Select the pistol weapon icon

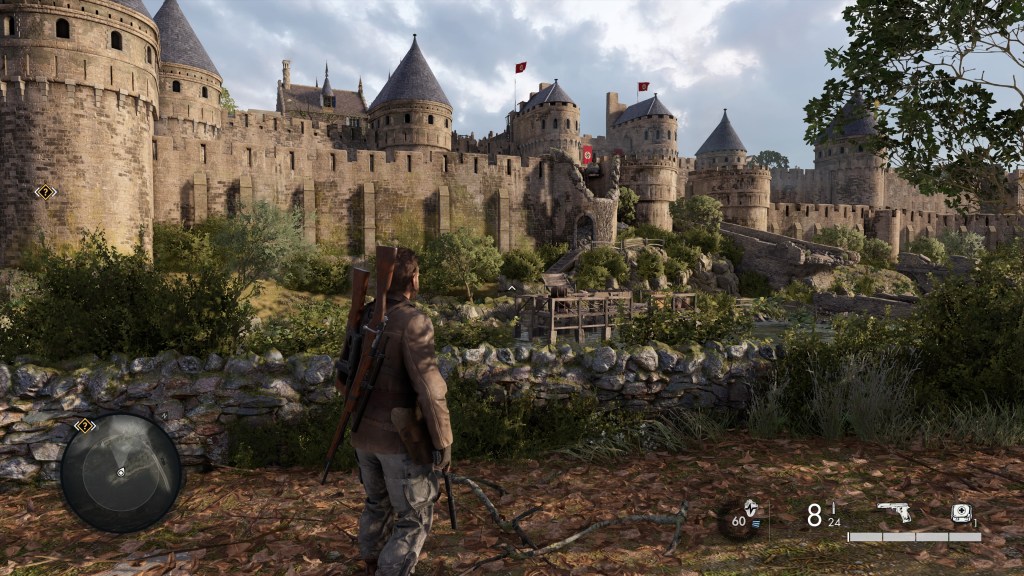coord(893,512)
